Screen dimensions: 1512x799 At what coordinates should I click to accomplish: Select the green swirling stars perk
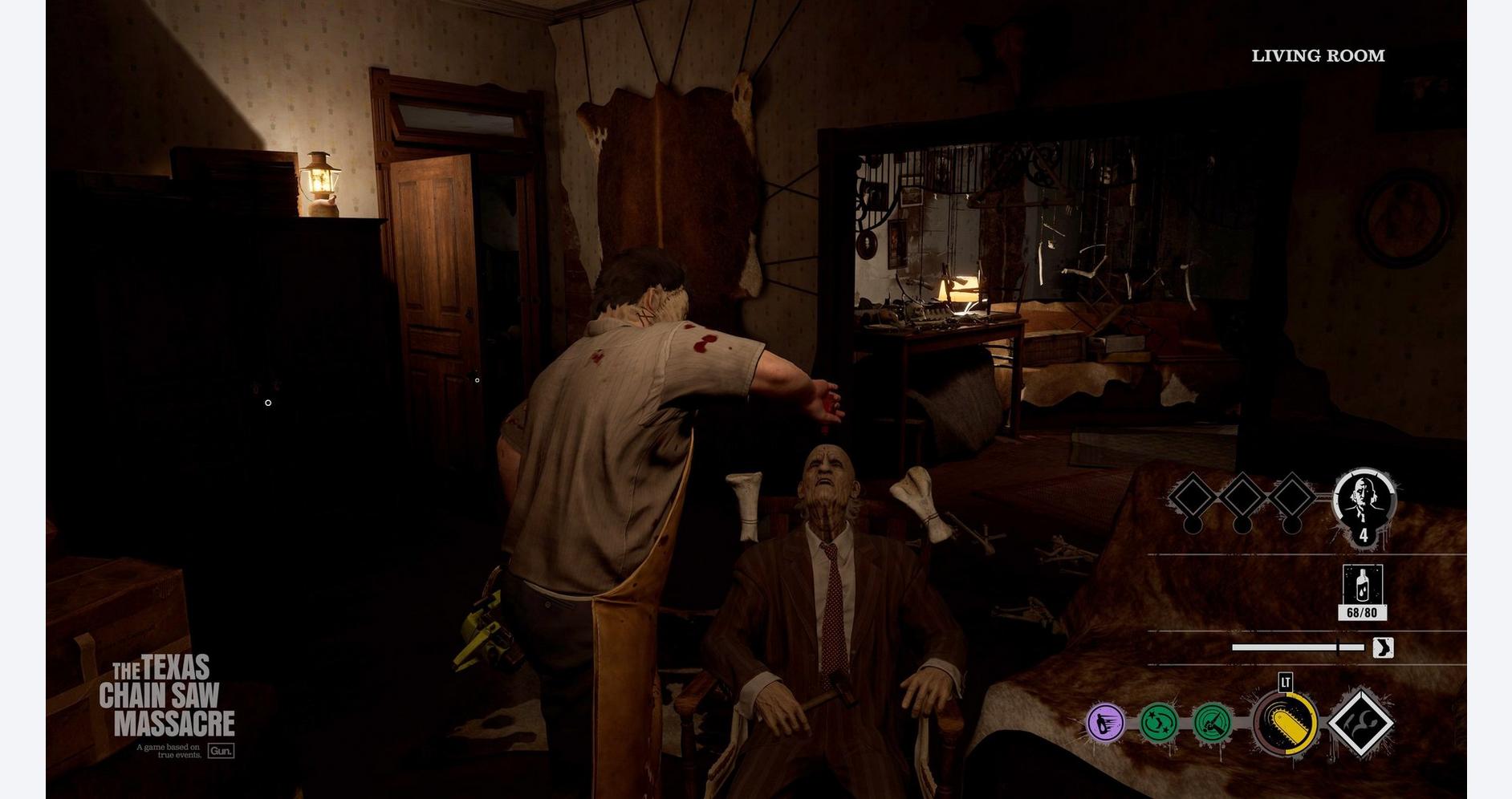1159,723
